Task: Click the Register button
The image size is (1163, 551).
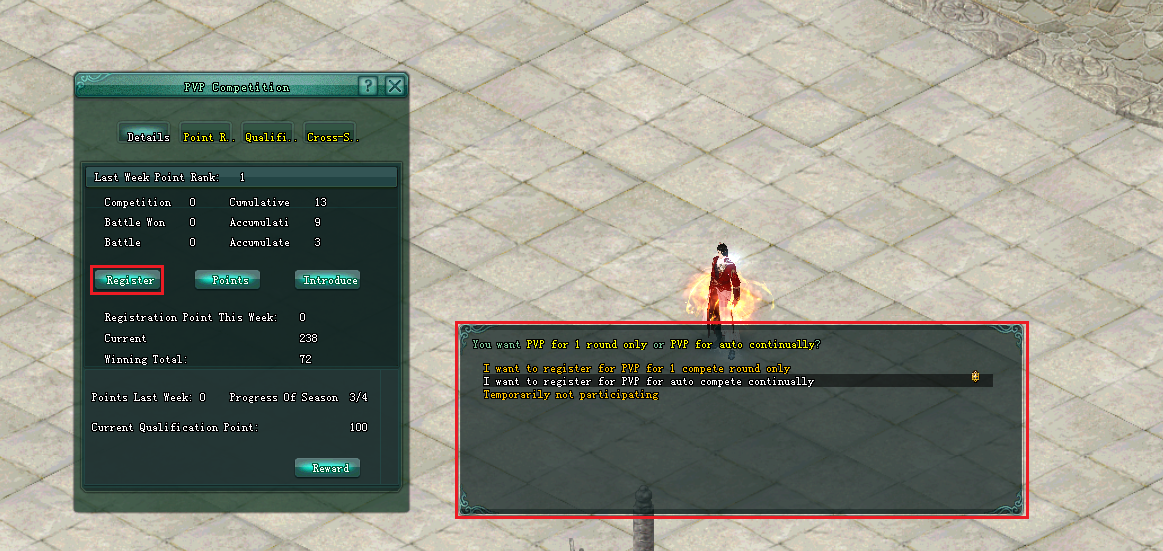Action: pyautogui.click(x=127, y=280)
